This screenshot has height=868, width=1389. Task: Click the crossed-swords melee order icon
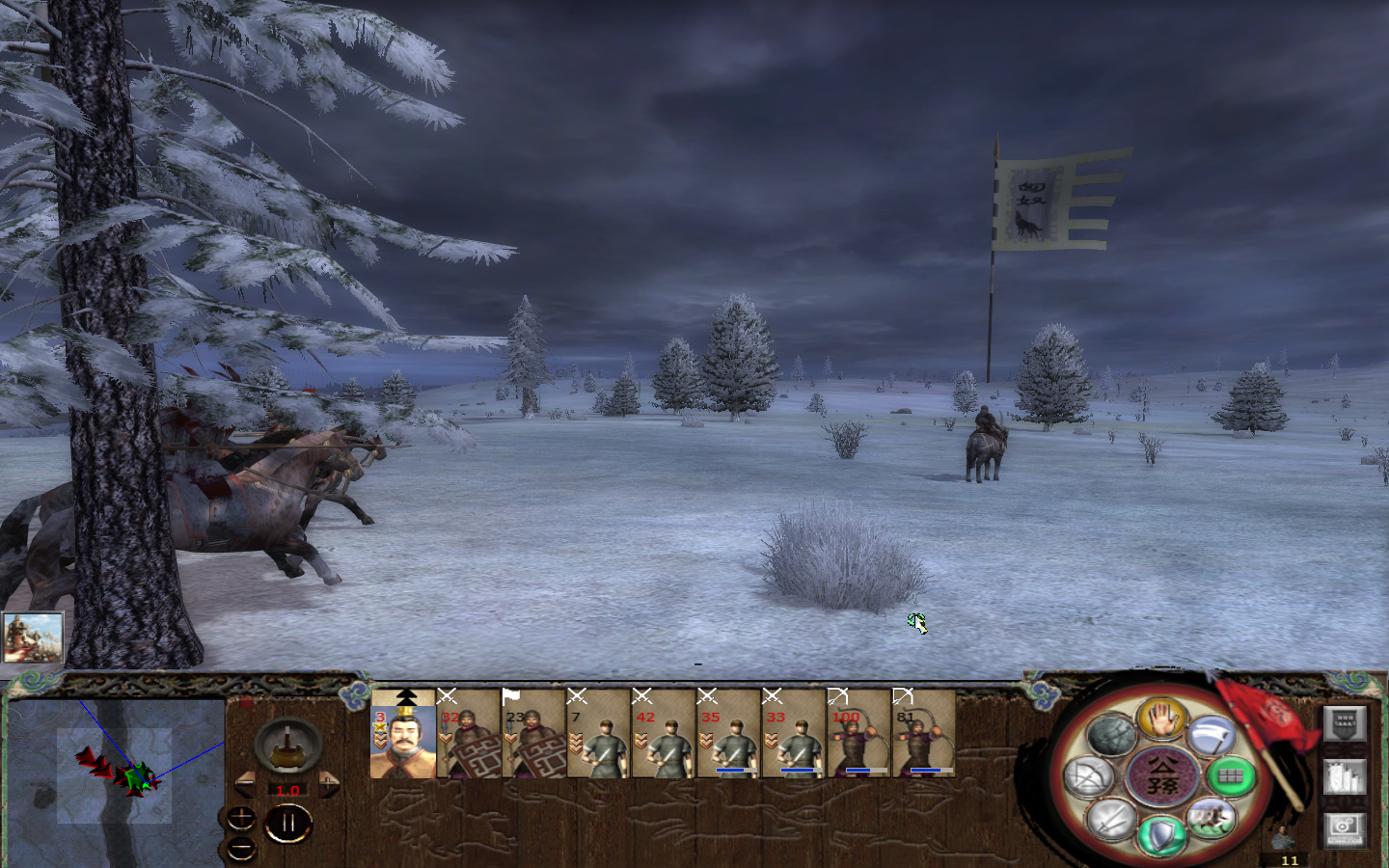[x=1109, y=821]
